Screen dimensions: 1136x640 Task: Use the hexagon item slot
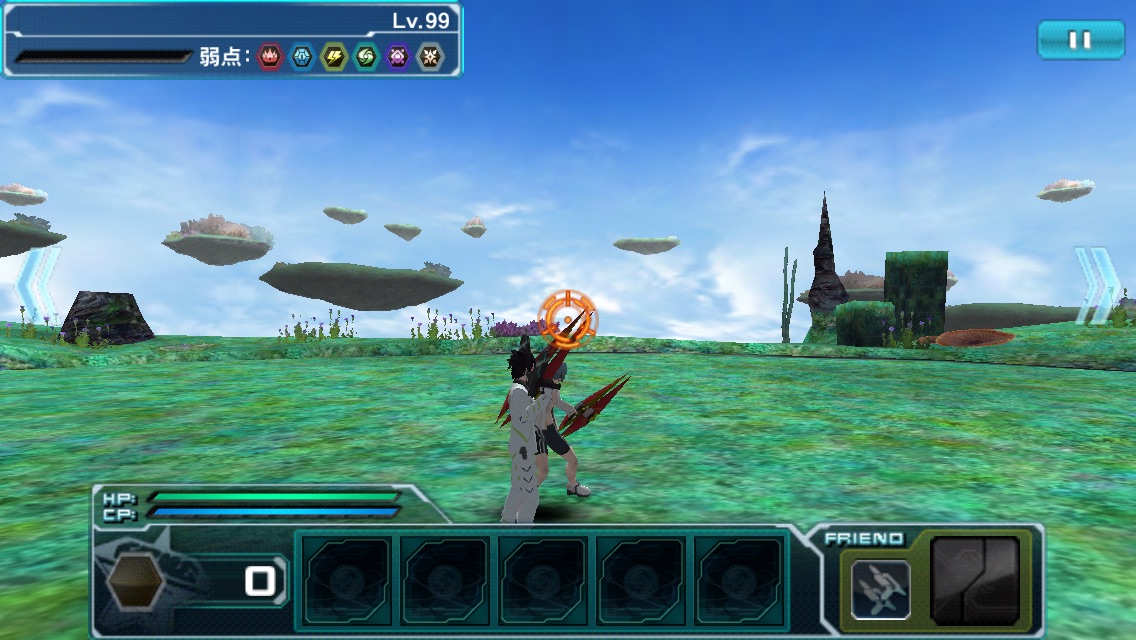point(135,581)
